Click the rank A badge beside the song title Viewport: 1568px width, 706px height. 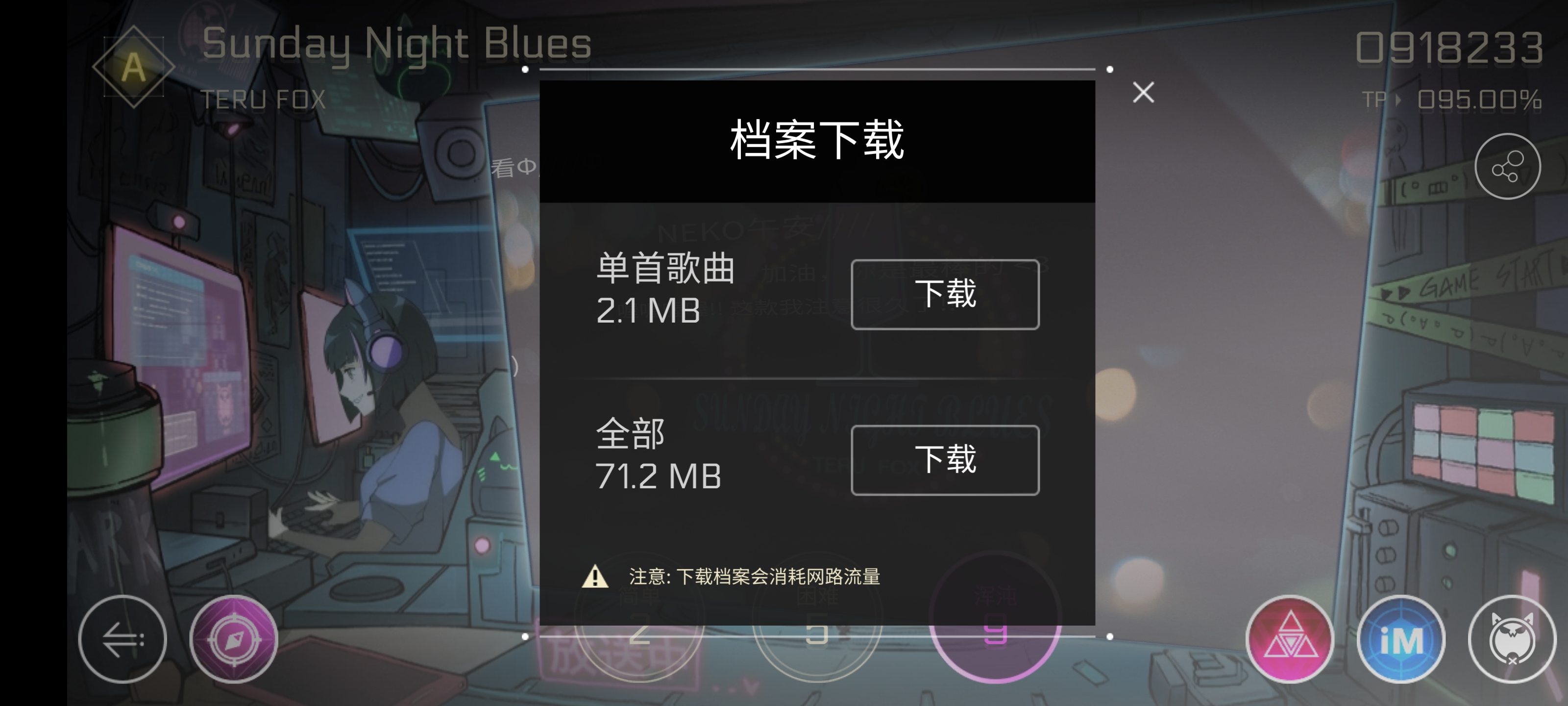(x=133, y=67)
